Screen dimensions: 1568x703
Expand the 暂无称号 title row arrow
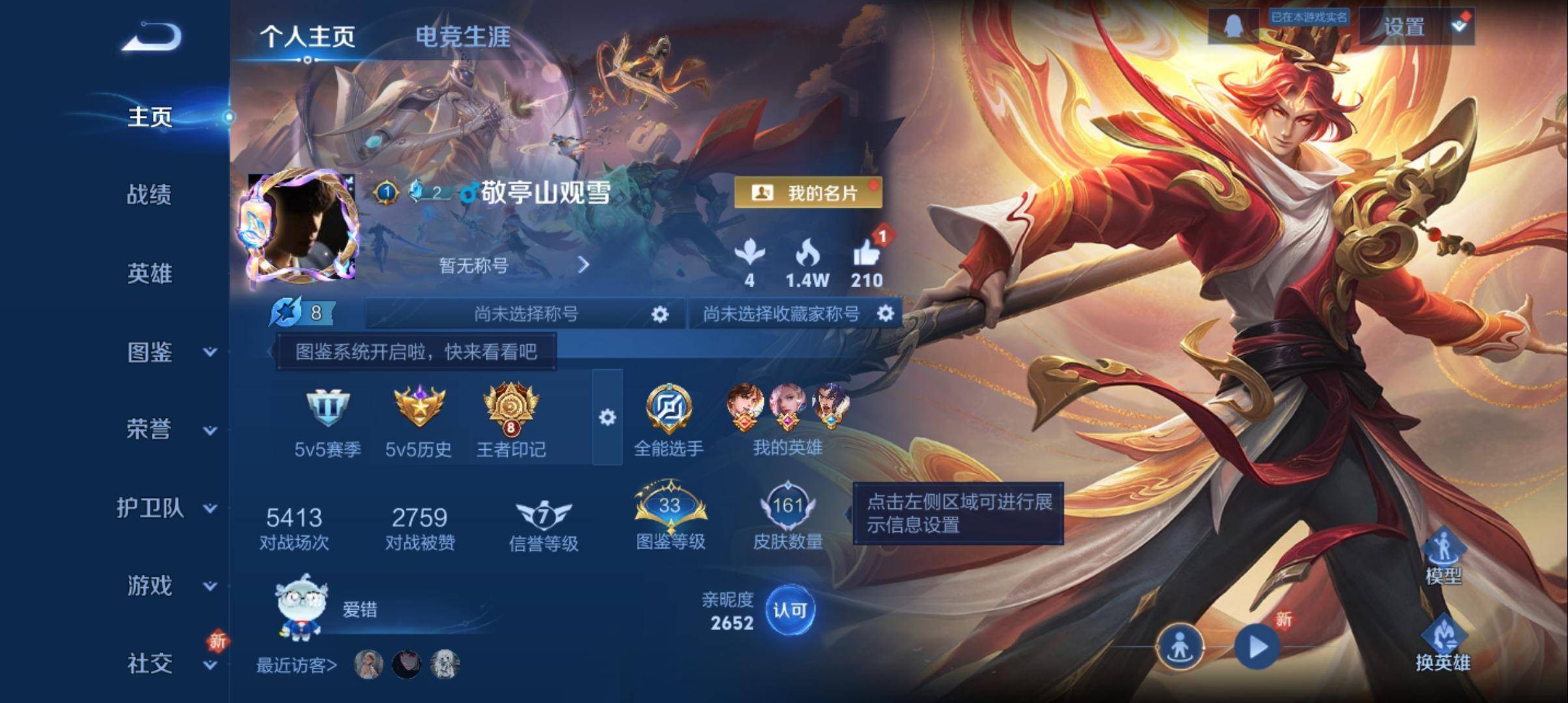coord(585,264)
